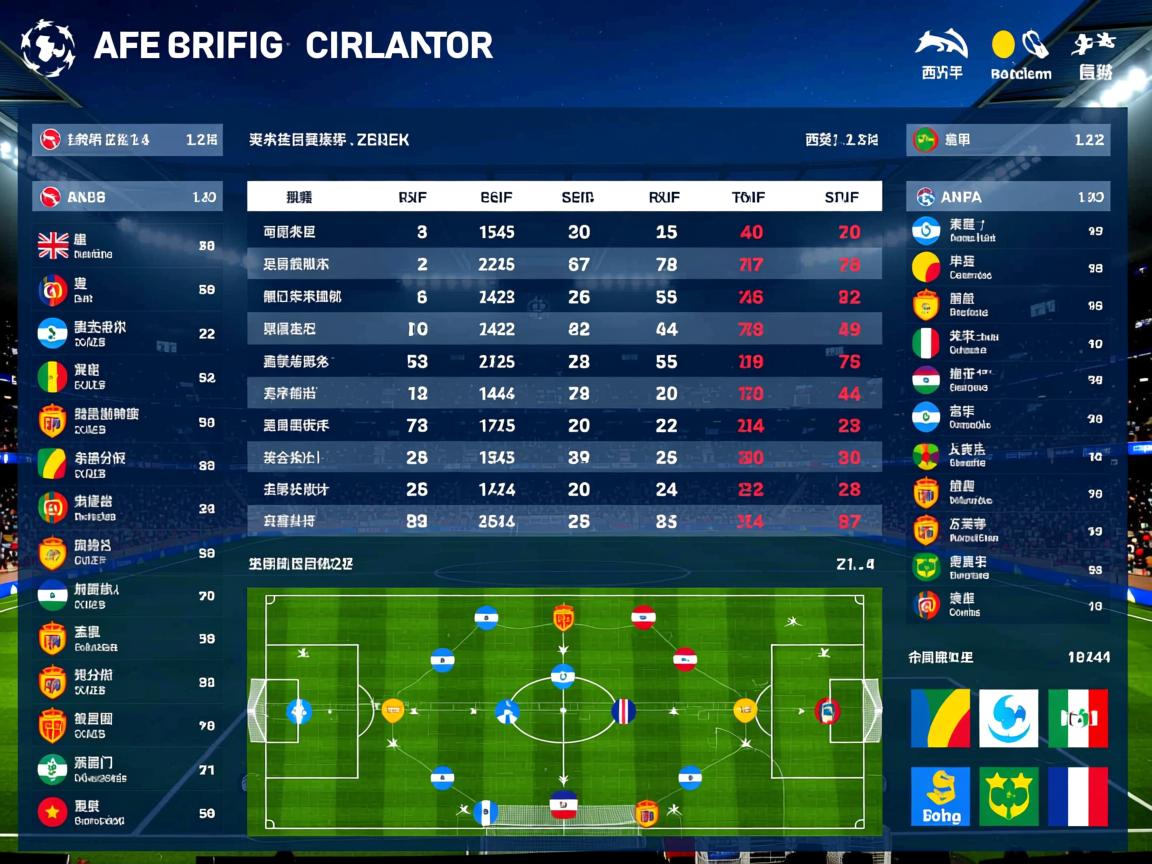Open the dolphin icon menu
The width and height of the screenshot is (1152, 864).
tap(941, 45)
